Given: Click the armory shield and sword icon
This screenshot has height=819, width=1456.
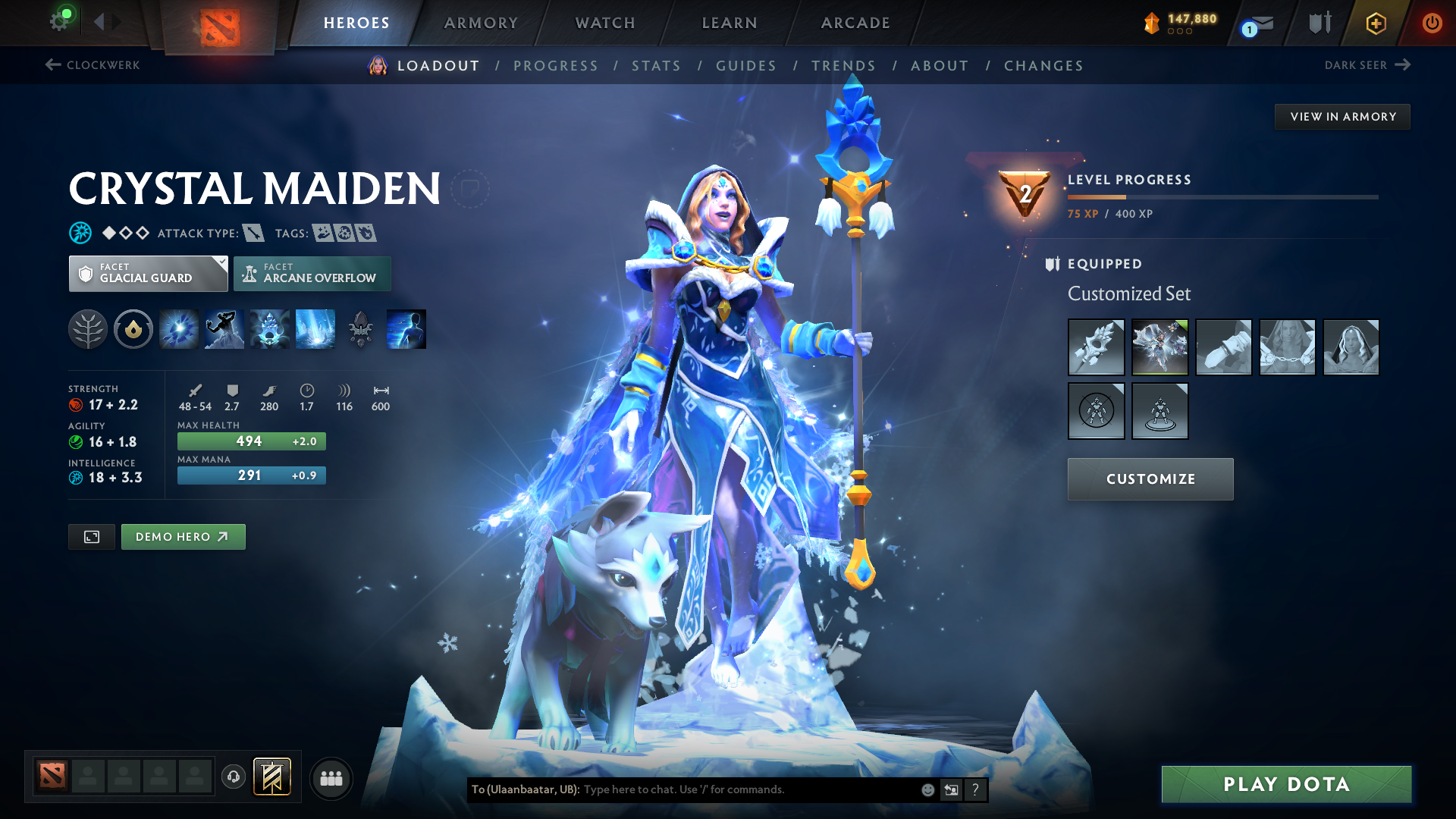Looking at the screenshot, I should pos(1318,23).
